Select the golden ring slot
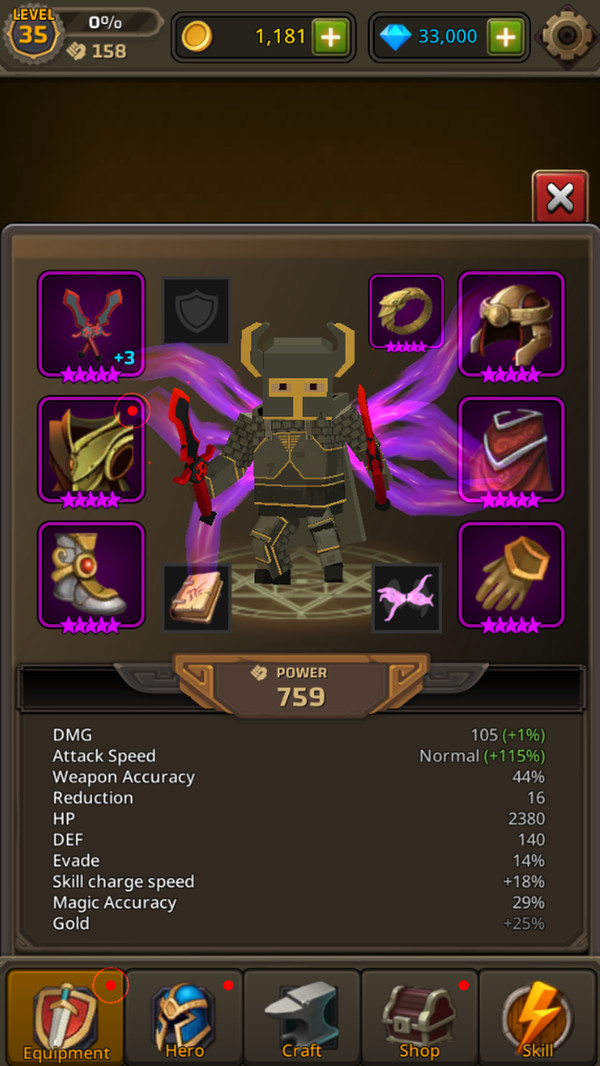This screenshot has height=1066, width=600. 406,311
